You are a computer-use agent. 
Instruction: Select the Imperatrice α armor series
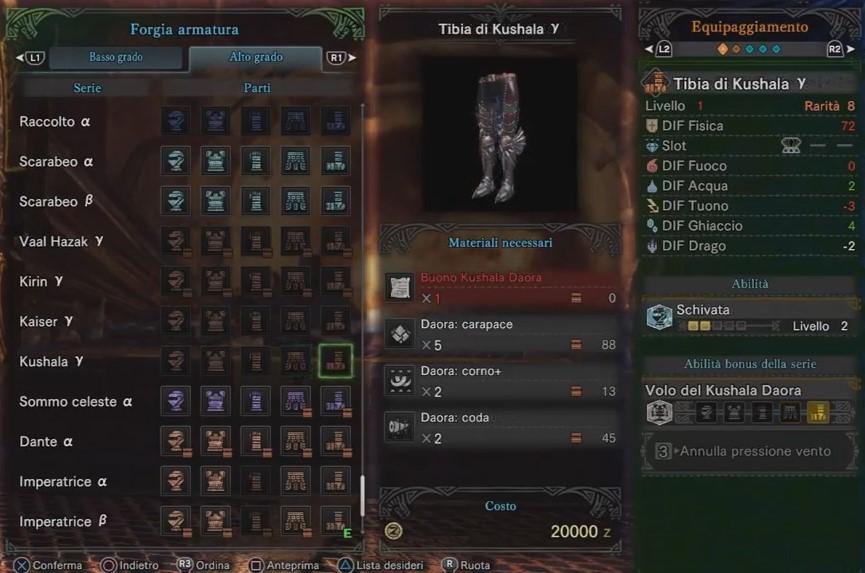63,481
